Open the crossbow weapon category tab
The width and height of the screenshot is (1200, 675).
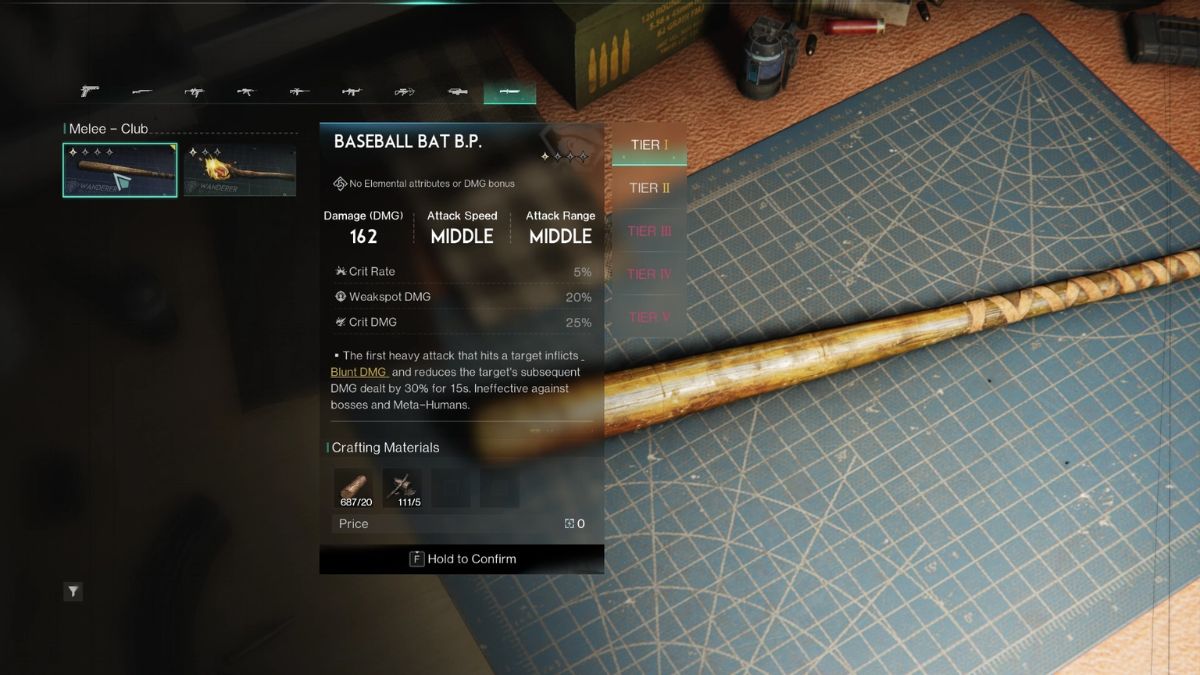coord(405,92)
